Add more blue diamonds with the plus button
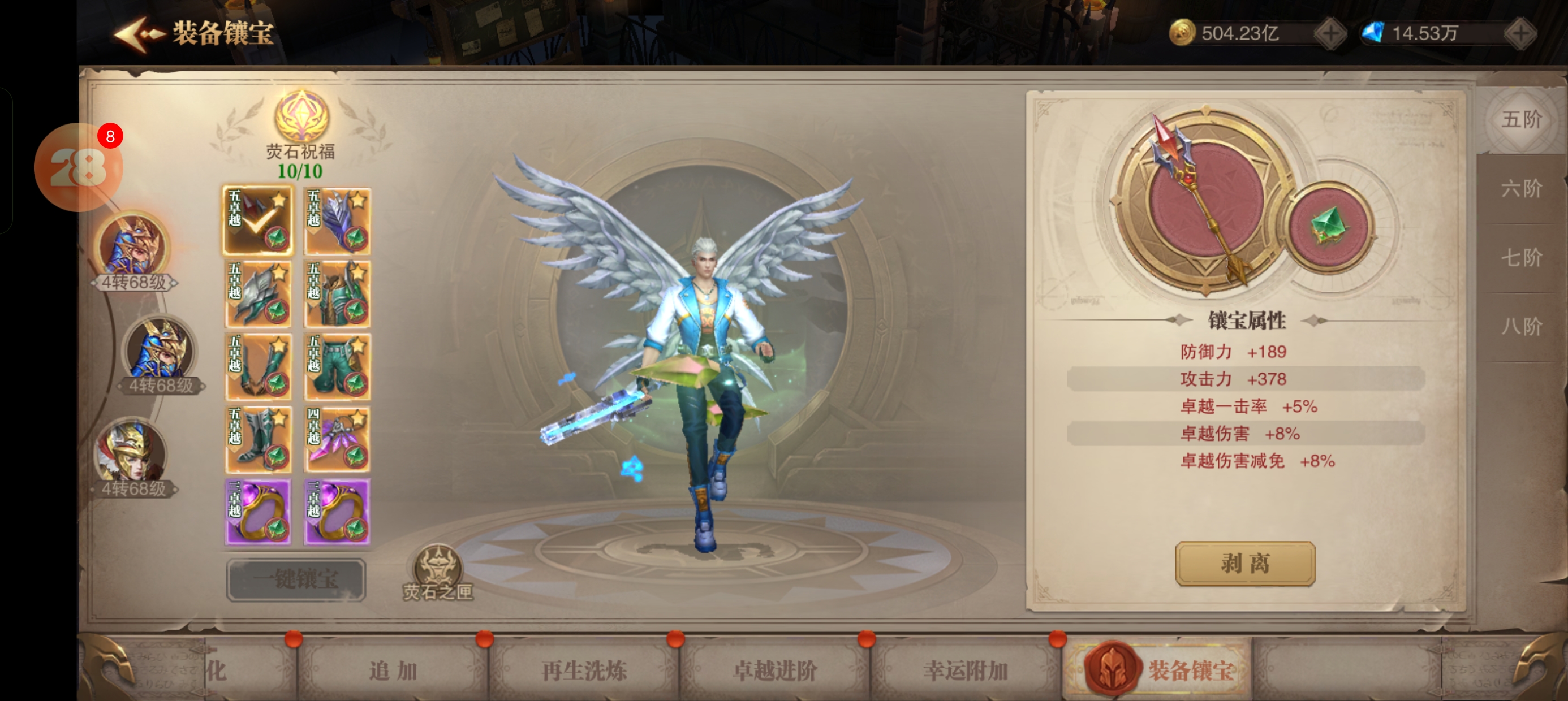This screenshot has width=1568, height=701. [1520, 33]
